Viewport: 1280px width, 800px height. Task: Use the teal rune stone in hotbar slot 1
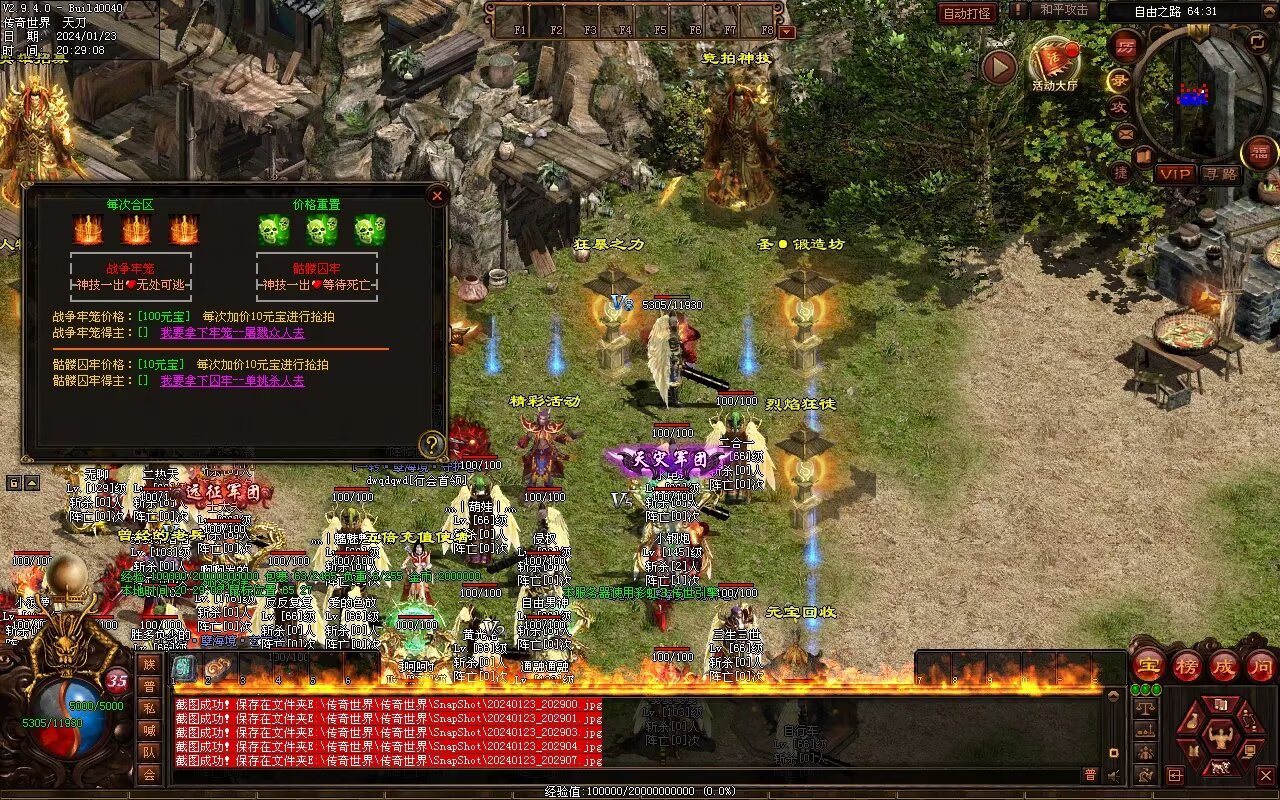coord(185,668)
